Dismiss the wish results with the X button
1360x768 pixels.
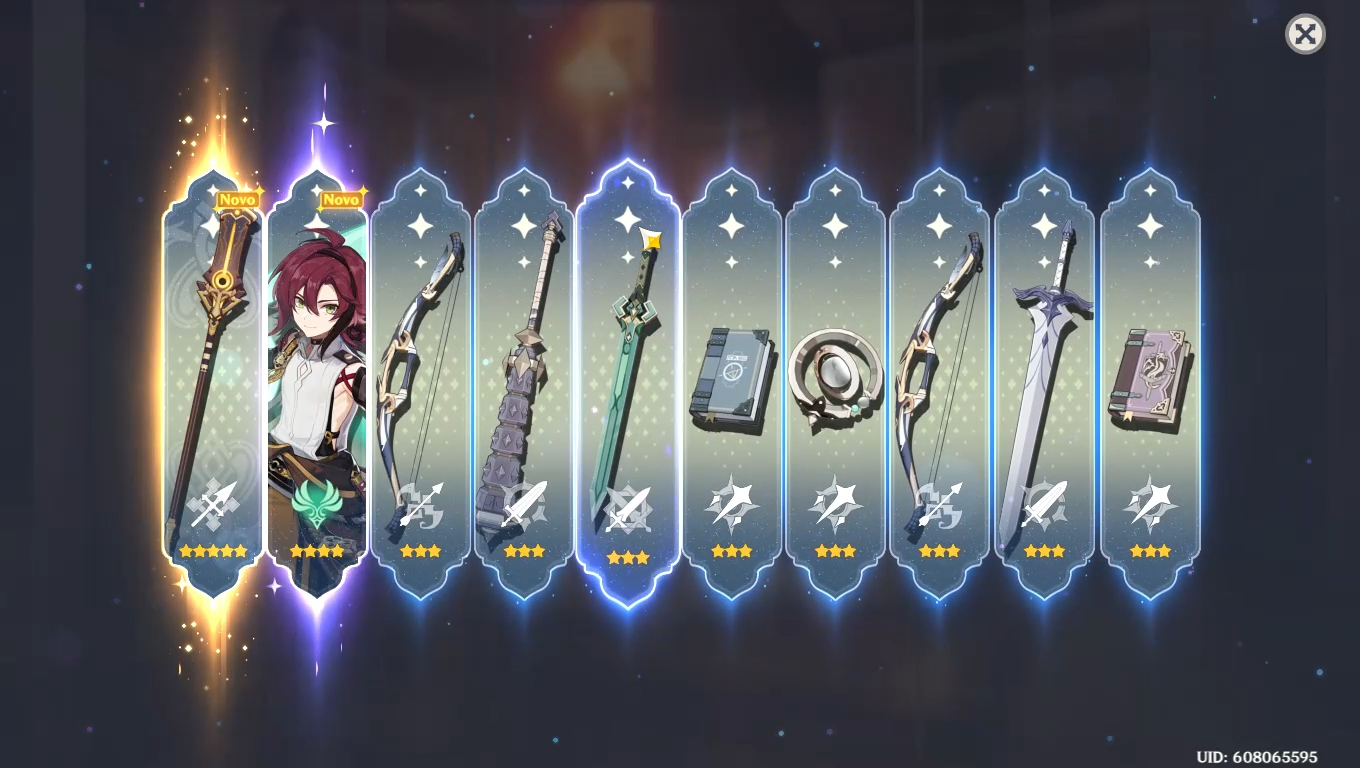pyautogui.click(x=1304, y=35)
